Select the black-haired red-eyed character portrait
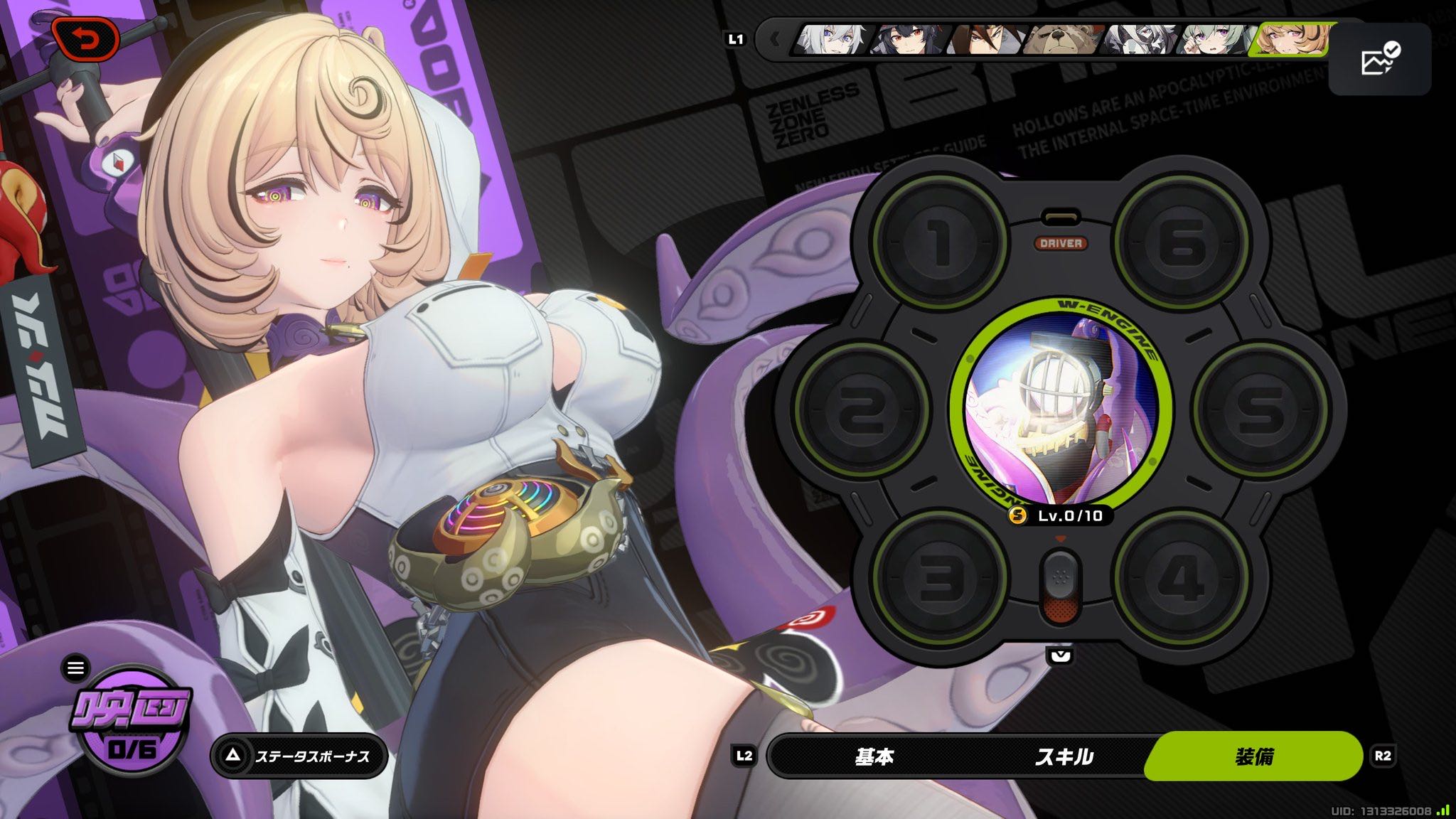Viewport: 1456px width, 819px height. tap(909, 40)
